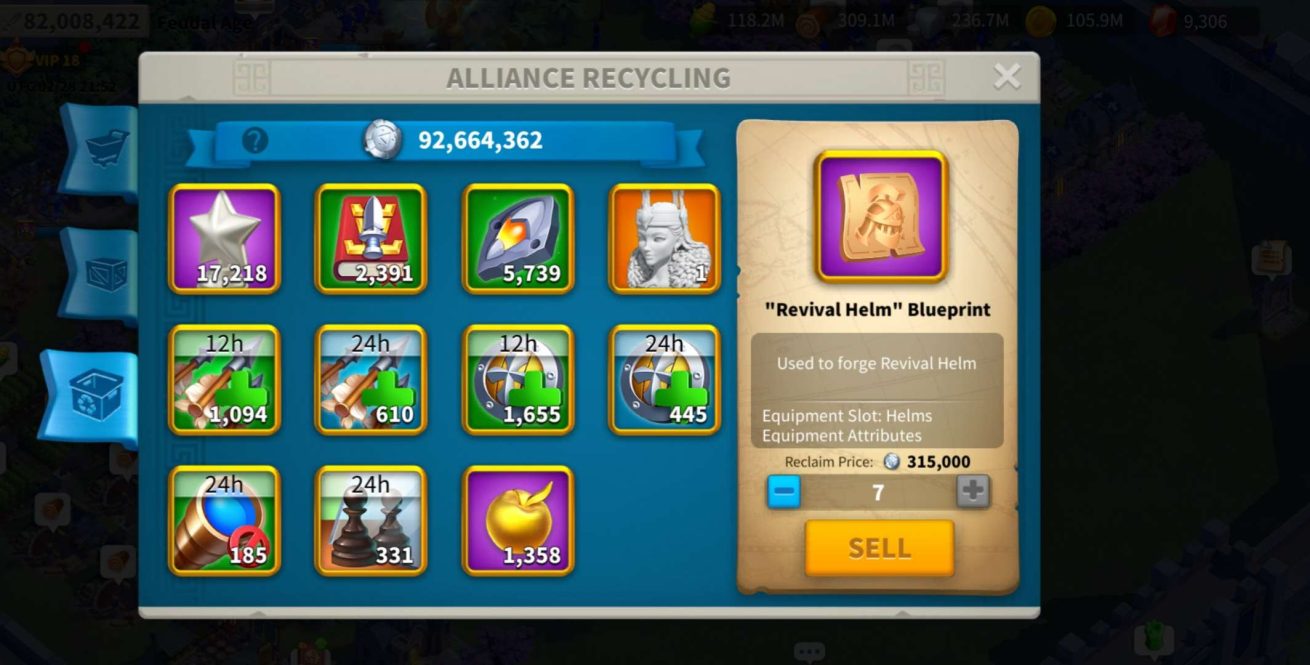Choose the glowing gray stone item
Image resolution: width=1310 pixels, height=665 pixels.
point(518,238)
